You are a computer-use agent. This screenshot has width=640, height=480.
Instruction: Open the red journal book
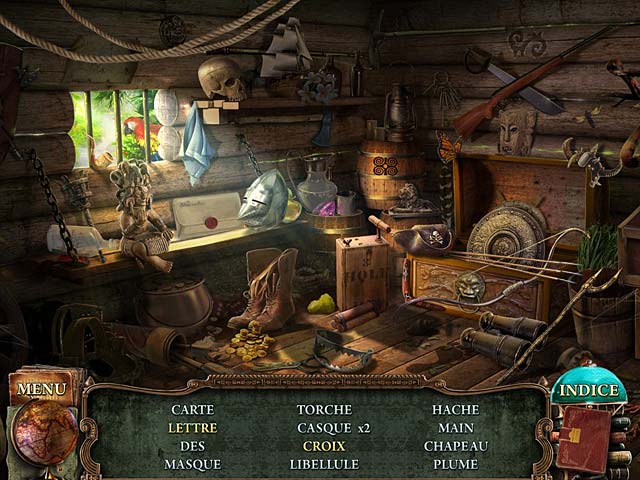[584, 438]
